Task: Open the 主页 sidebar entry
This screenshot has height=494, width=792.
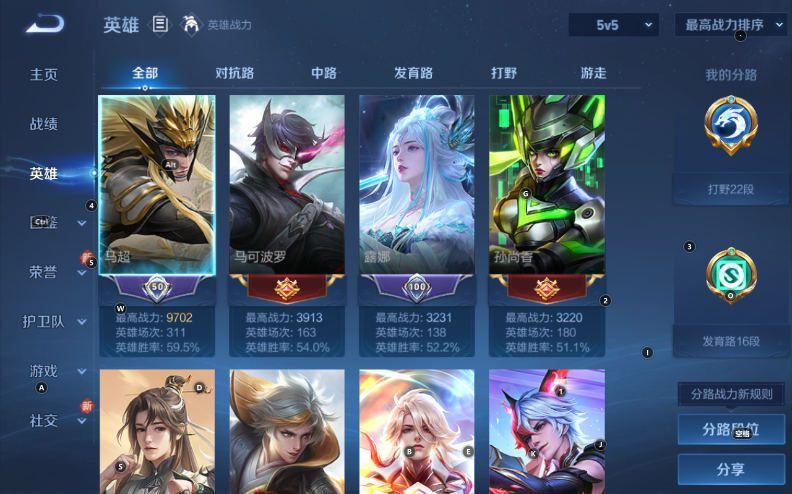Action: [x=44, y=75]
